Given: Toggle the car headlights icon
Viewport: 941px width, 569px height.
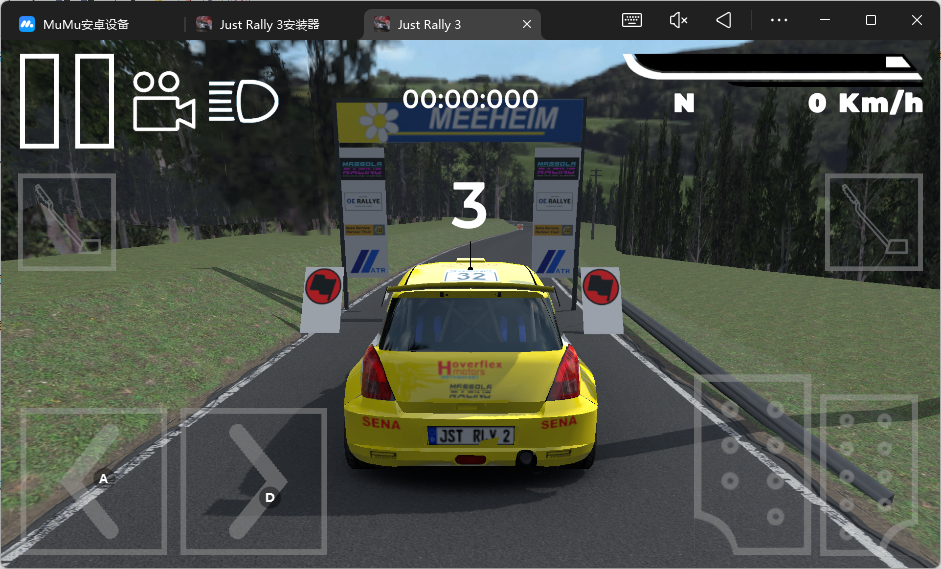Looking at the screenshot, I should point(243,101).
